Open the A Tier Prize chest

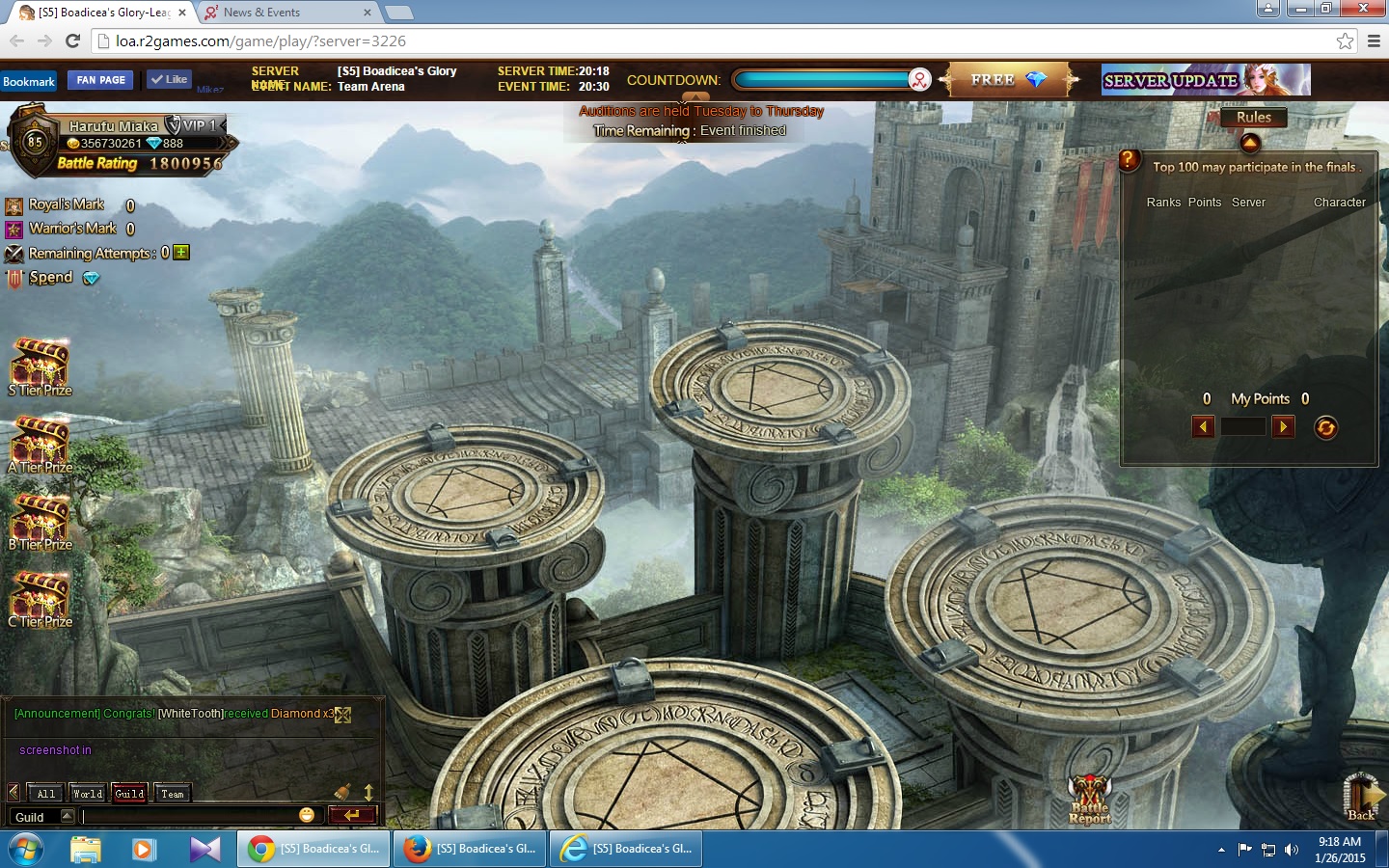[x=40, y=443]
